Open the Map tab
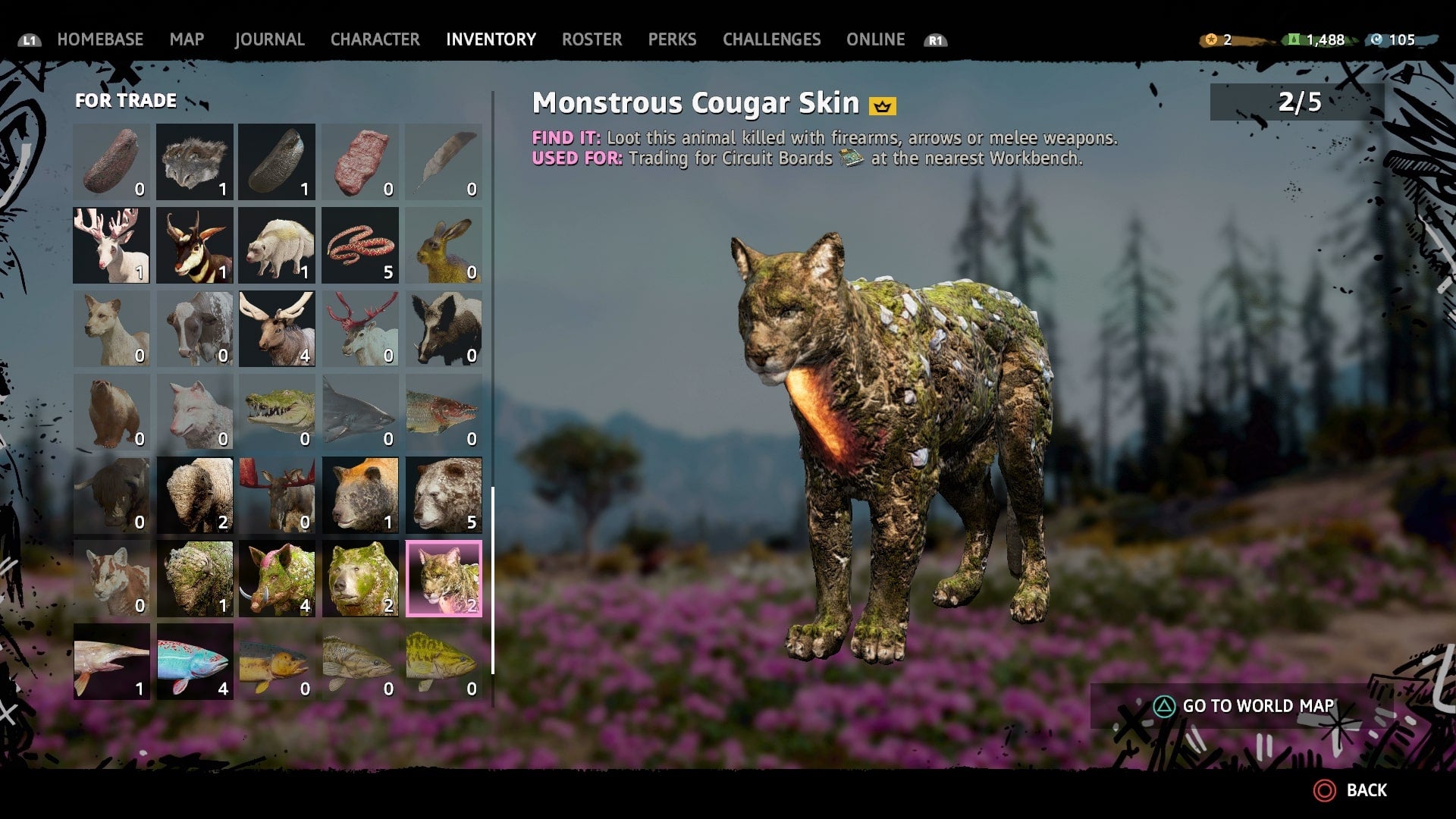The image size is (1456, 819). pyautogui.click(x=187, y=39)
